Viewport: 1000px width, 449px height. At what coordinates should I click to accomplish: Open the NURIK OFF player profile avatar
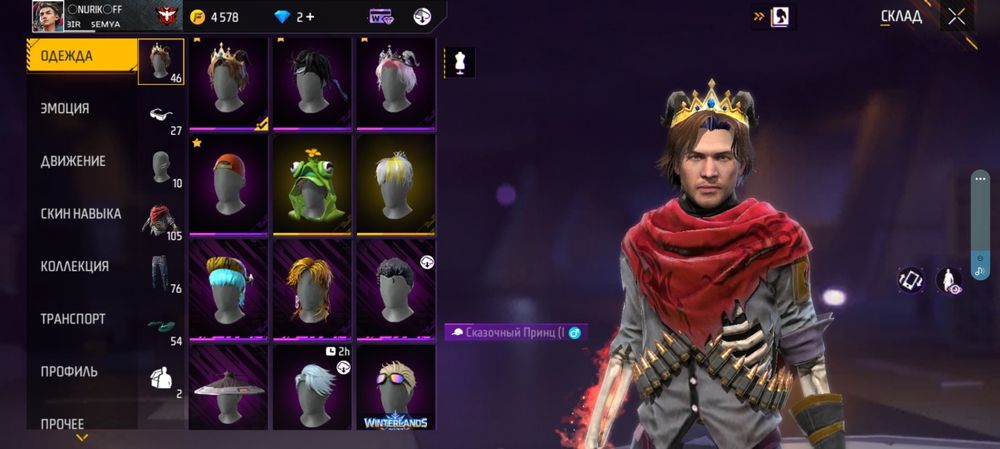(47, 16)
